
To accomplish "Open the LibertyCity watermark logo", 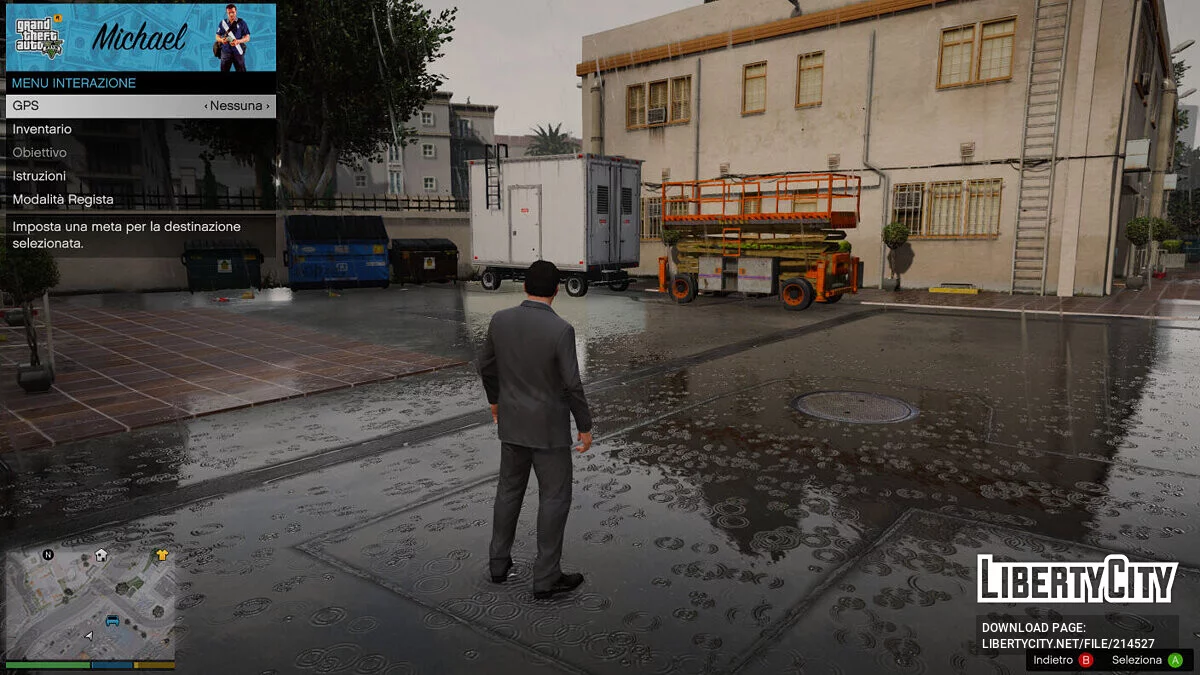I will [1077, 579].
